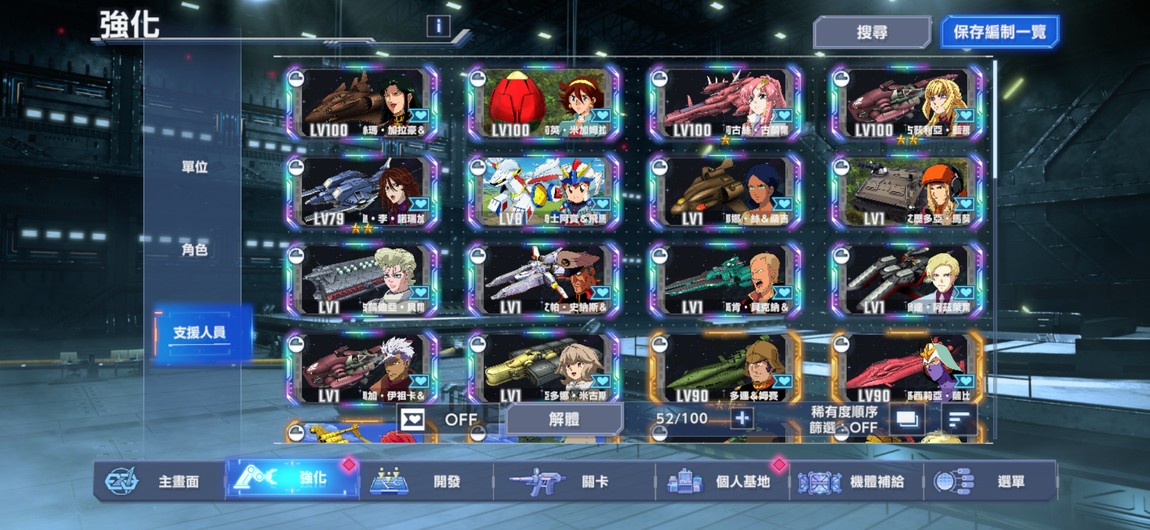Switch to the 單位 tab
Viewport: 1150px width, 530px height.
[194, 167]
